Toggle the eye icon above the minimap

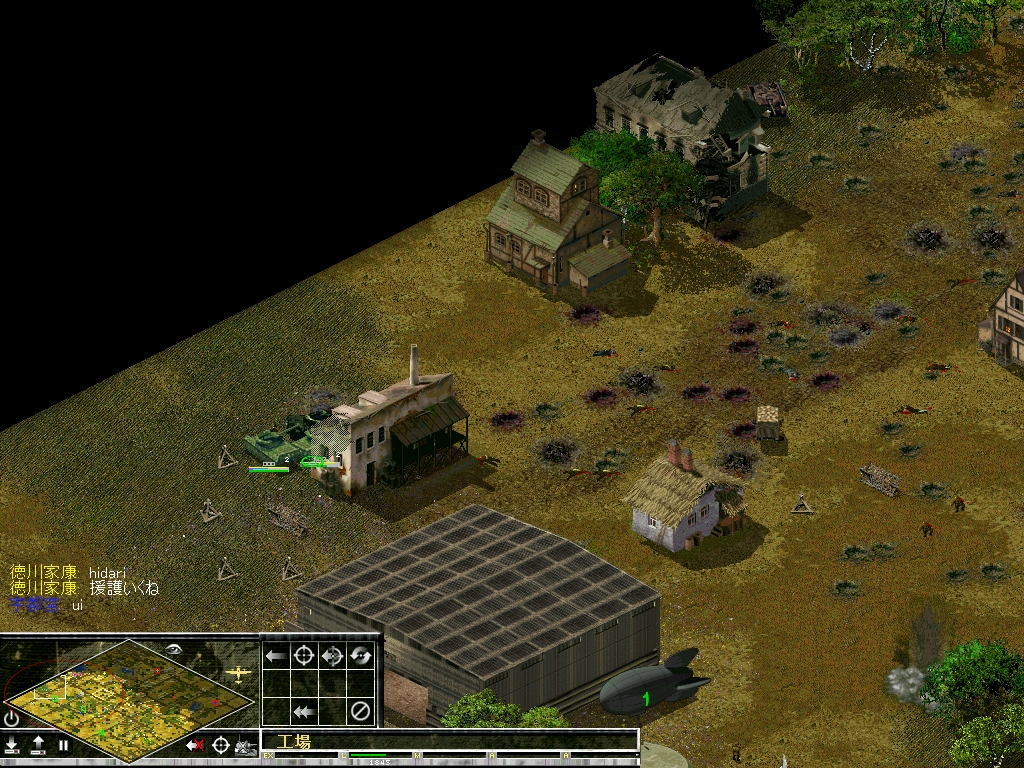pyautogui.click(x=174, y=648)
